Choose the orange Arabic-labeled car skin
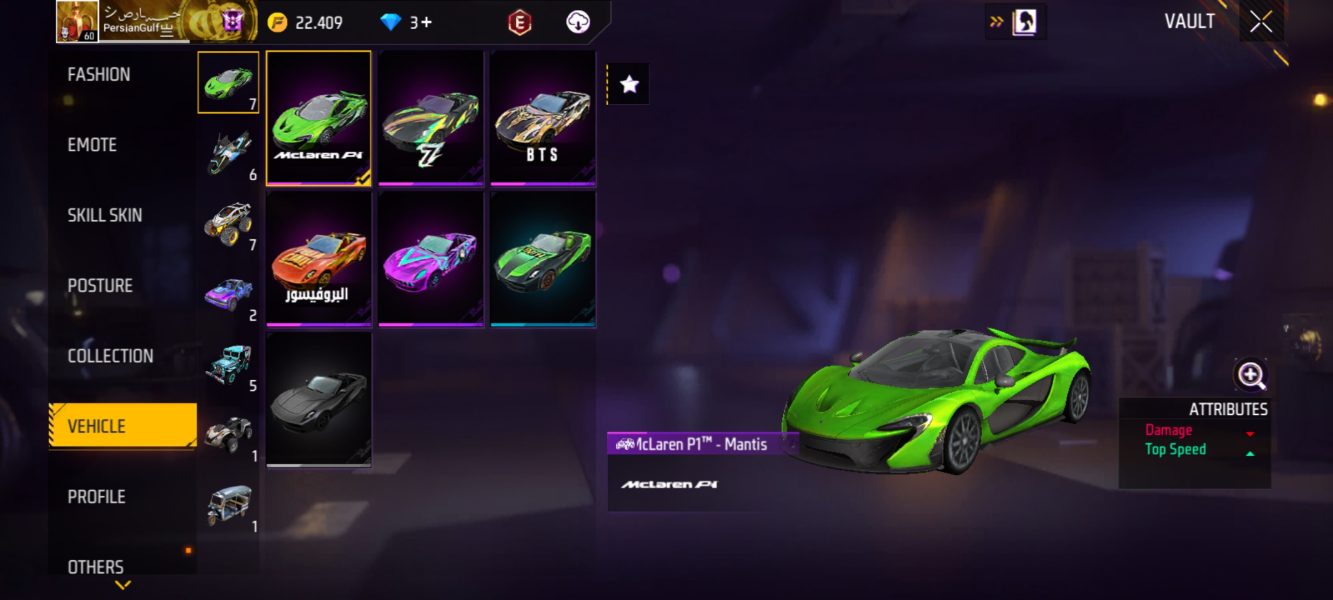 [319, 258]
